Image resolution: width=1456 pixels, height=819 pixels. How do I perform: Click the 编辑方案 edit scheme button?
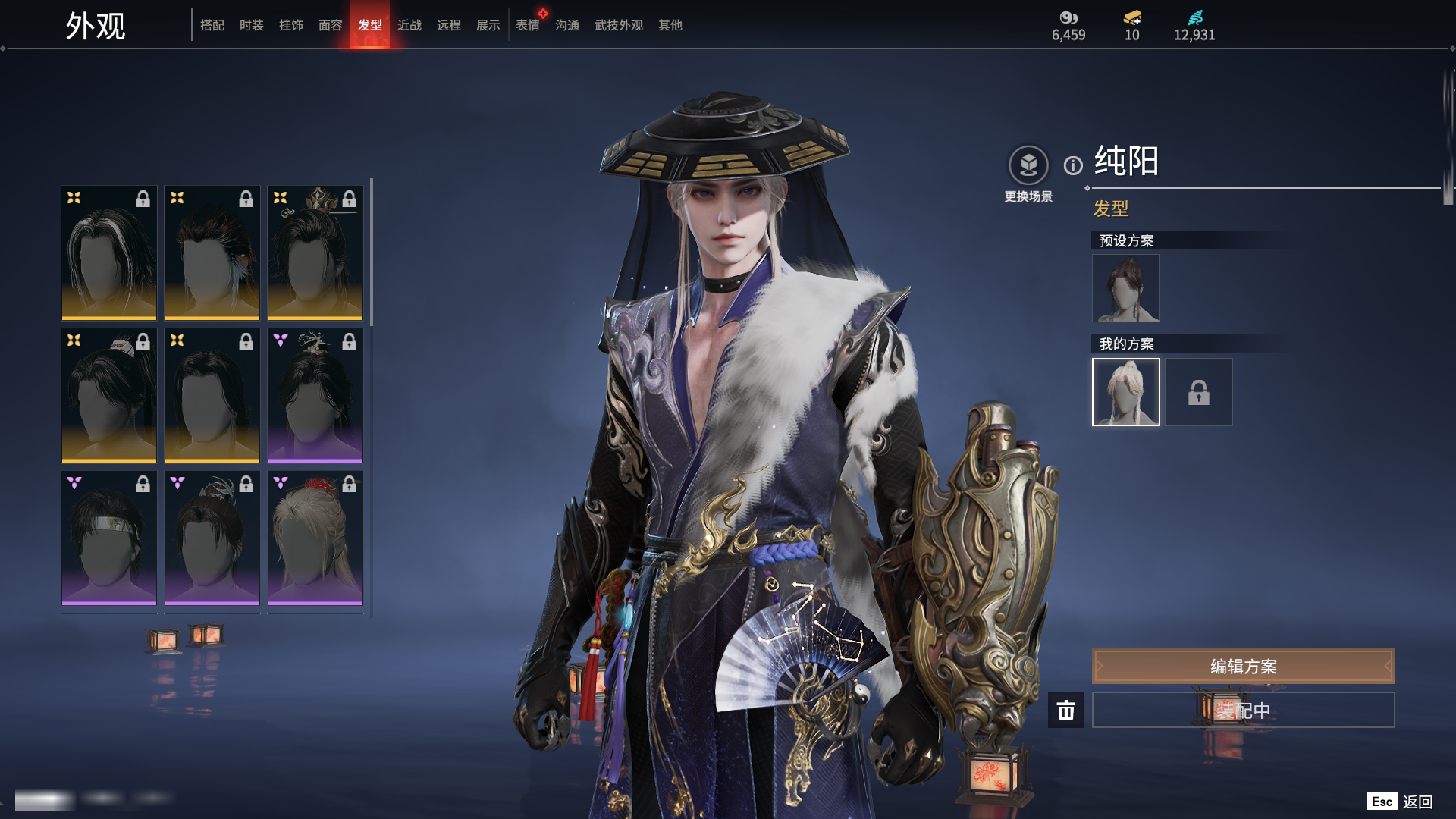1243,666
